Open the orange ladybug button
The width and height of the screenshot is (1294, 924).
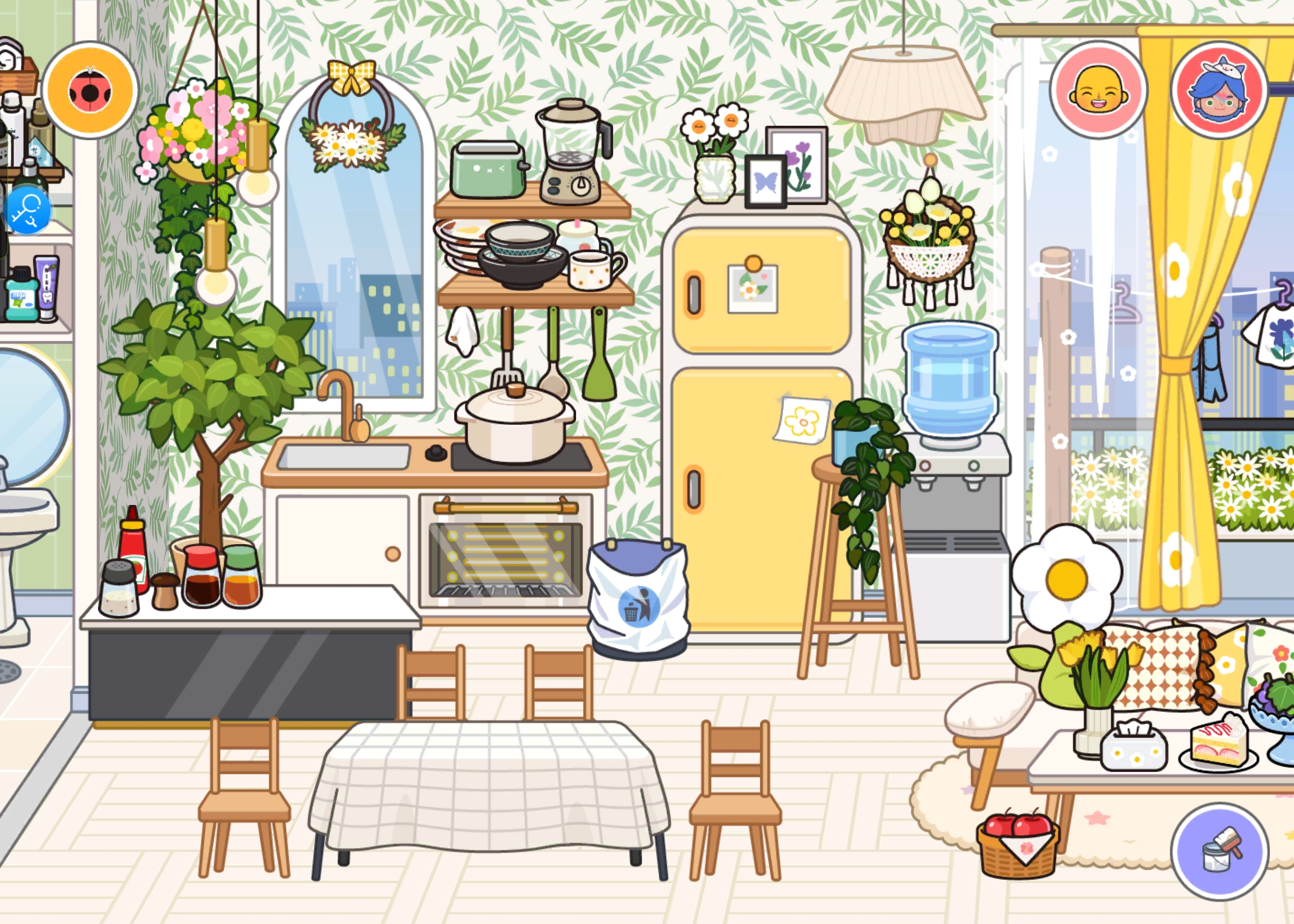point(90,90)
